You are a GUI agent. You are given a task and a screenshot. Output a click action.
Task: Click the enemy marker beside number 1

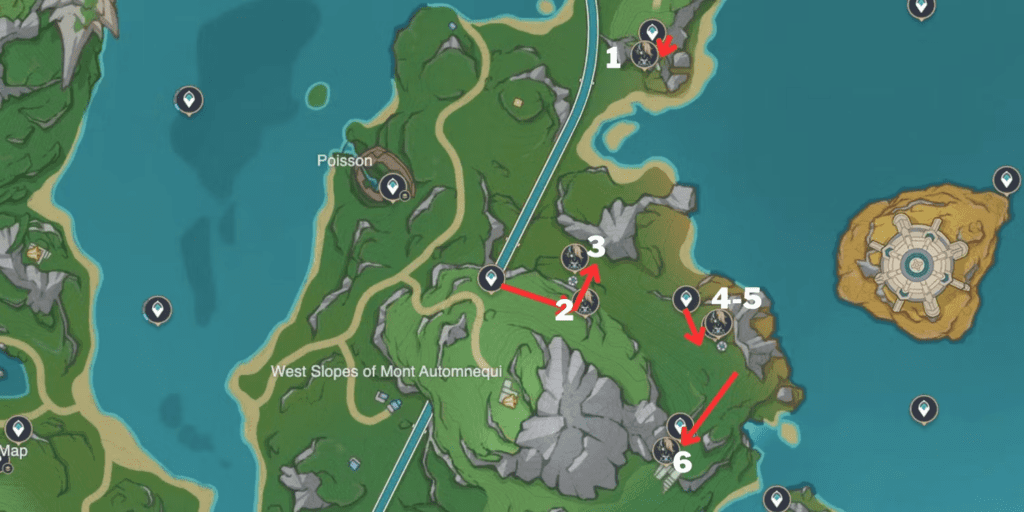[643, 54]
